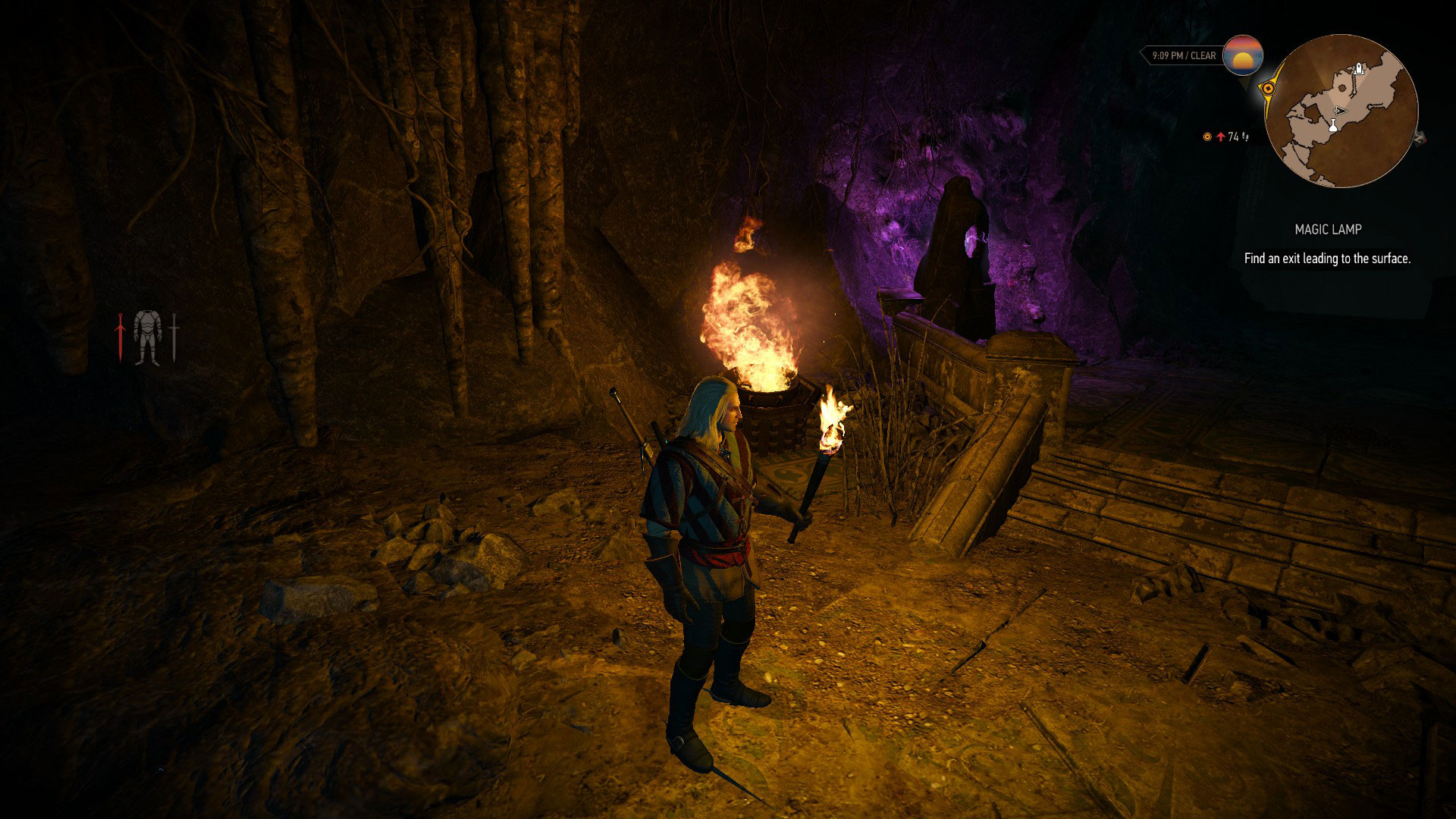Click the 74 distance counter
The height and width of the screenshot is (819, 1456).
point(1233,136)
